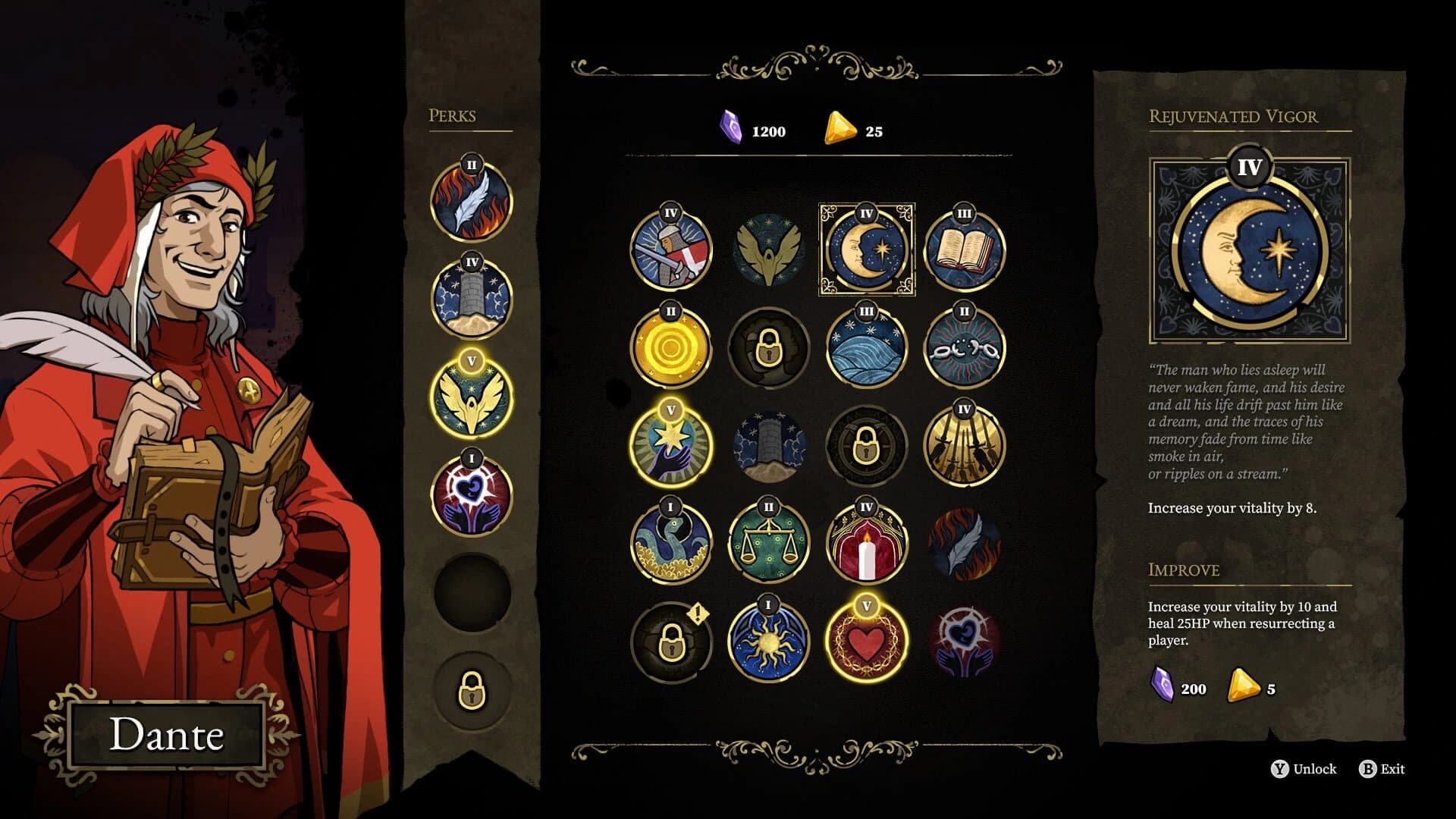1456x819 pixels.
Task: Select the golden rings perk rank II
Action: click(x=671, y=347)
